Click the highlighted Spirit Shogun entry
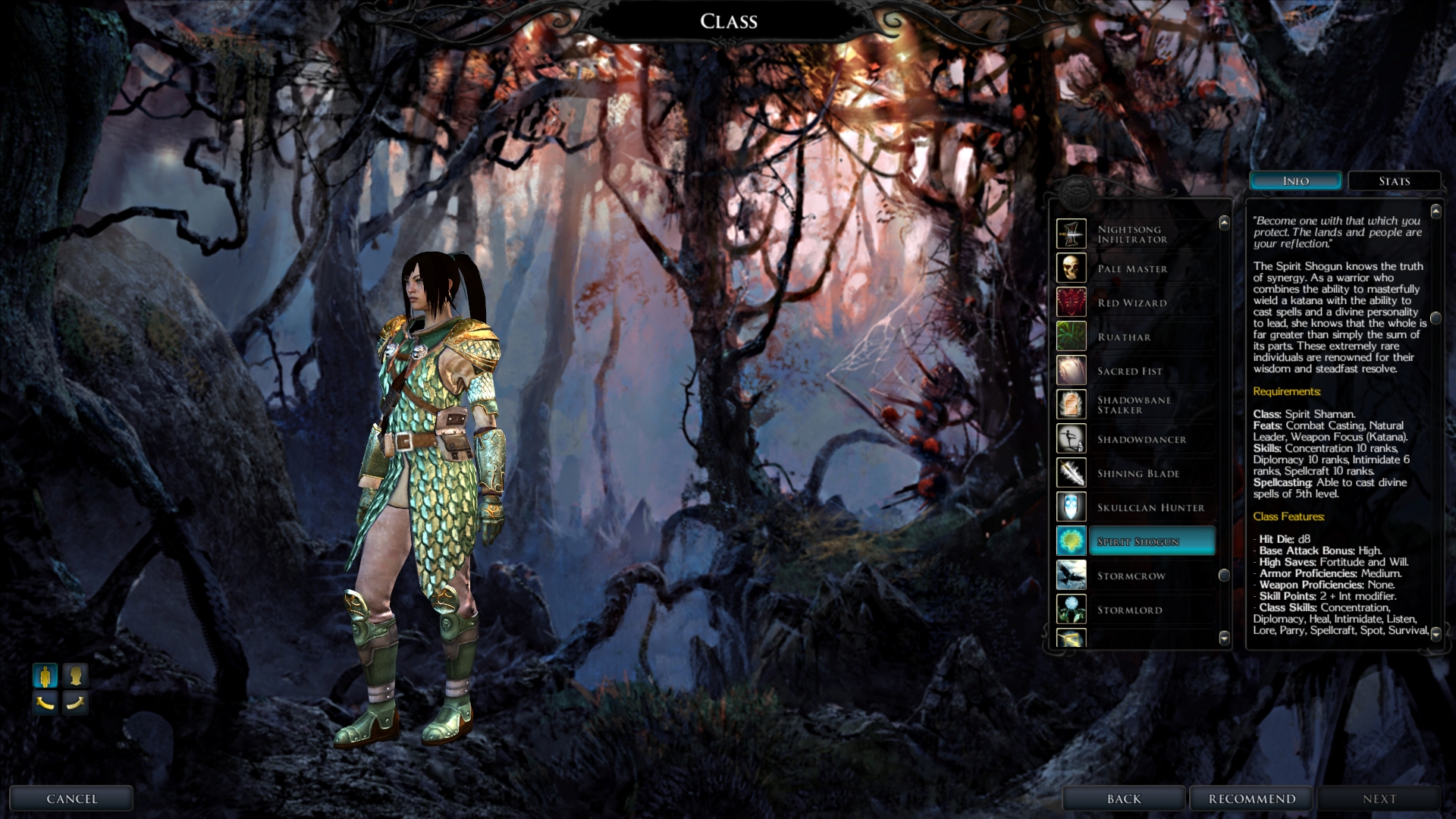Screen dimensions: 1456x819 click(x=1150, y=541)
